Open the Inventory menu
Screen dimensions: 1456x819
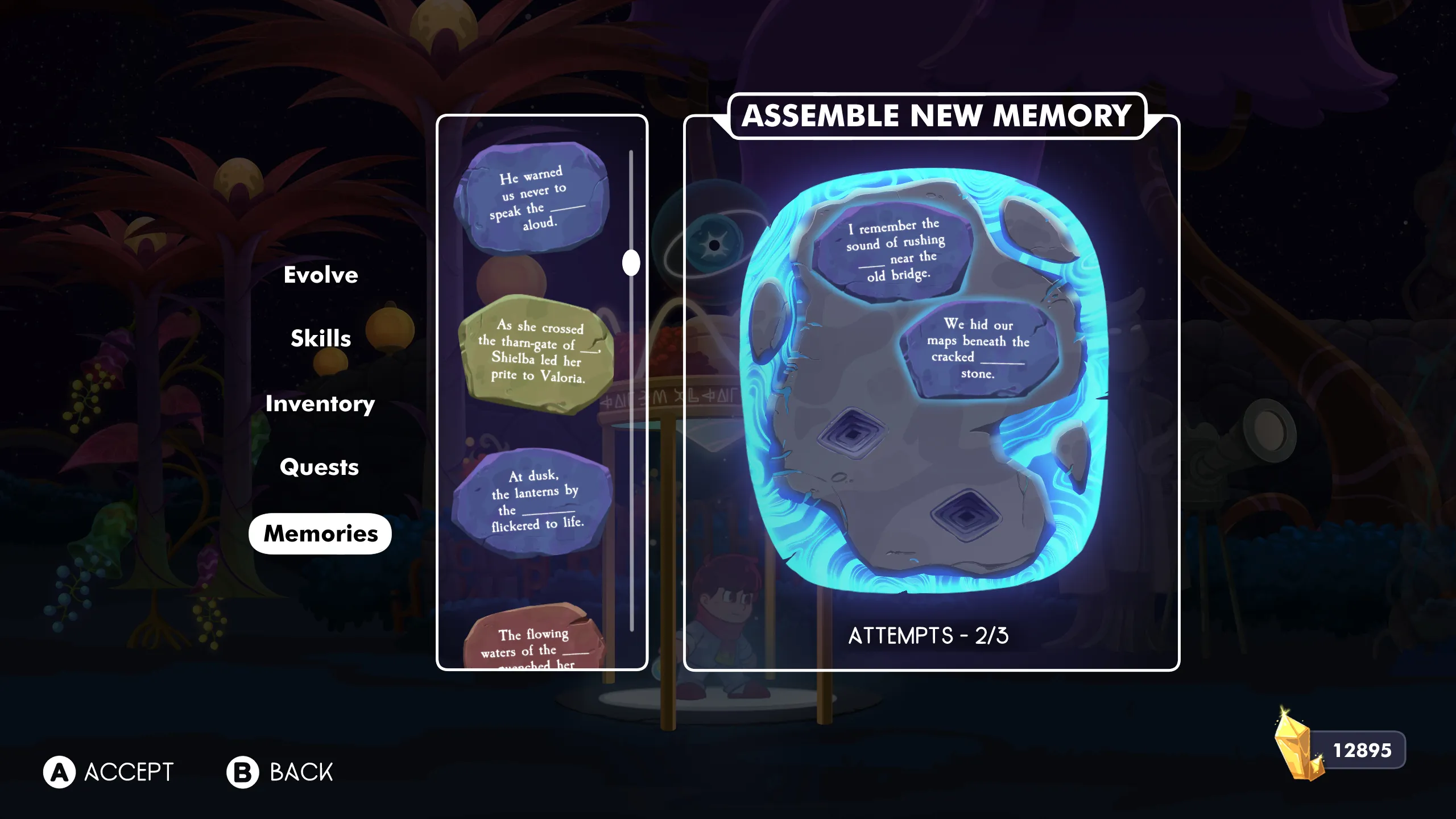click(x=320, y=404)
